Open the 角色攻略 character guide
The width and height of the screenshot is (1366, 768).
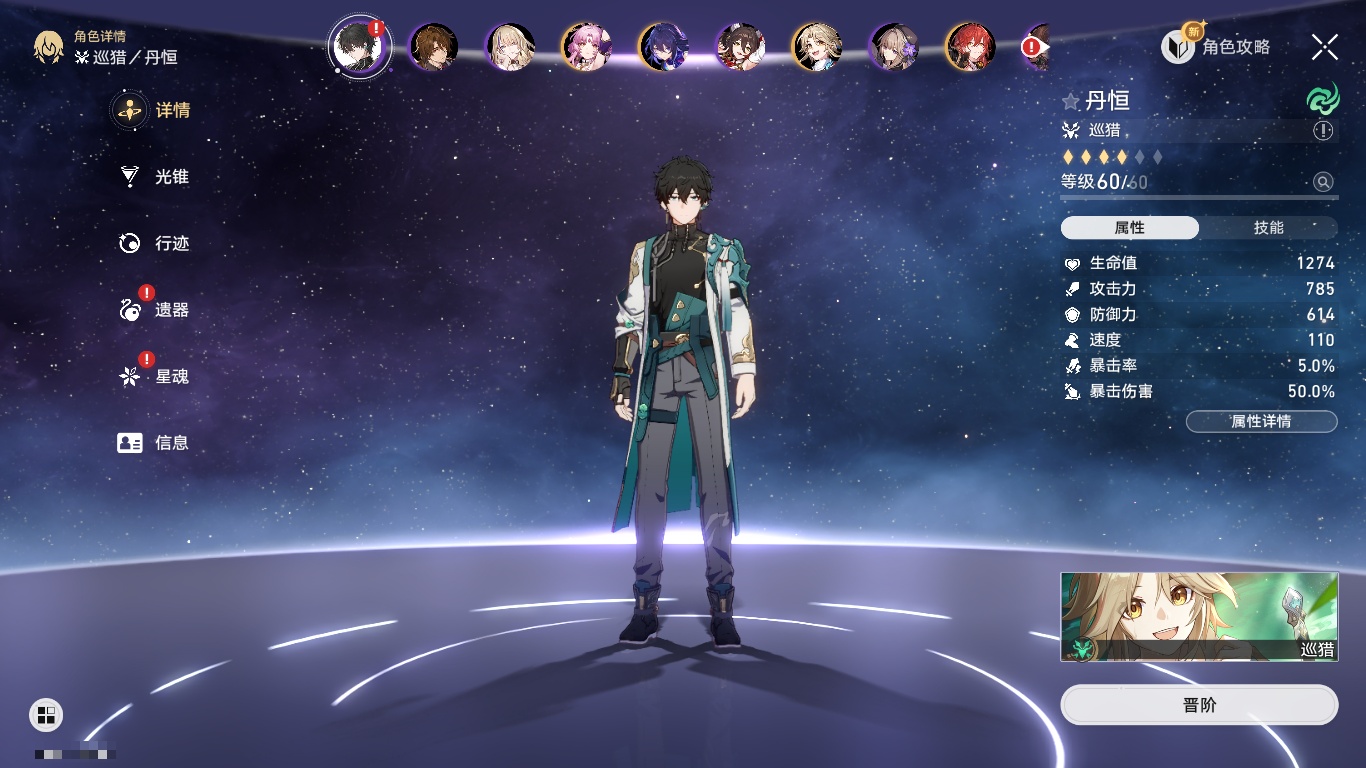click(x=1217, y=47)
